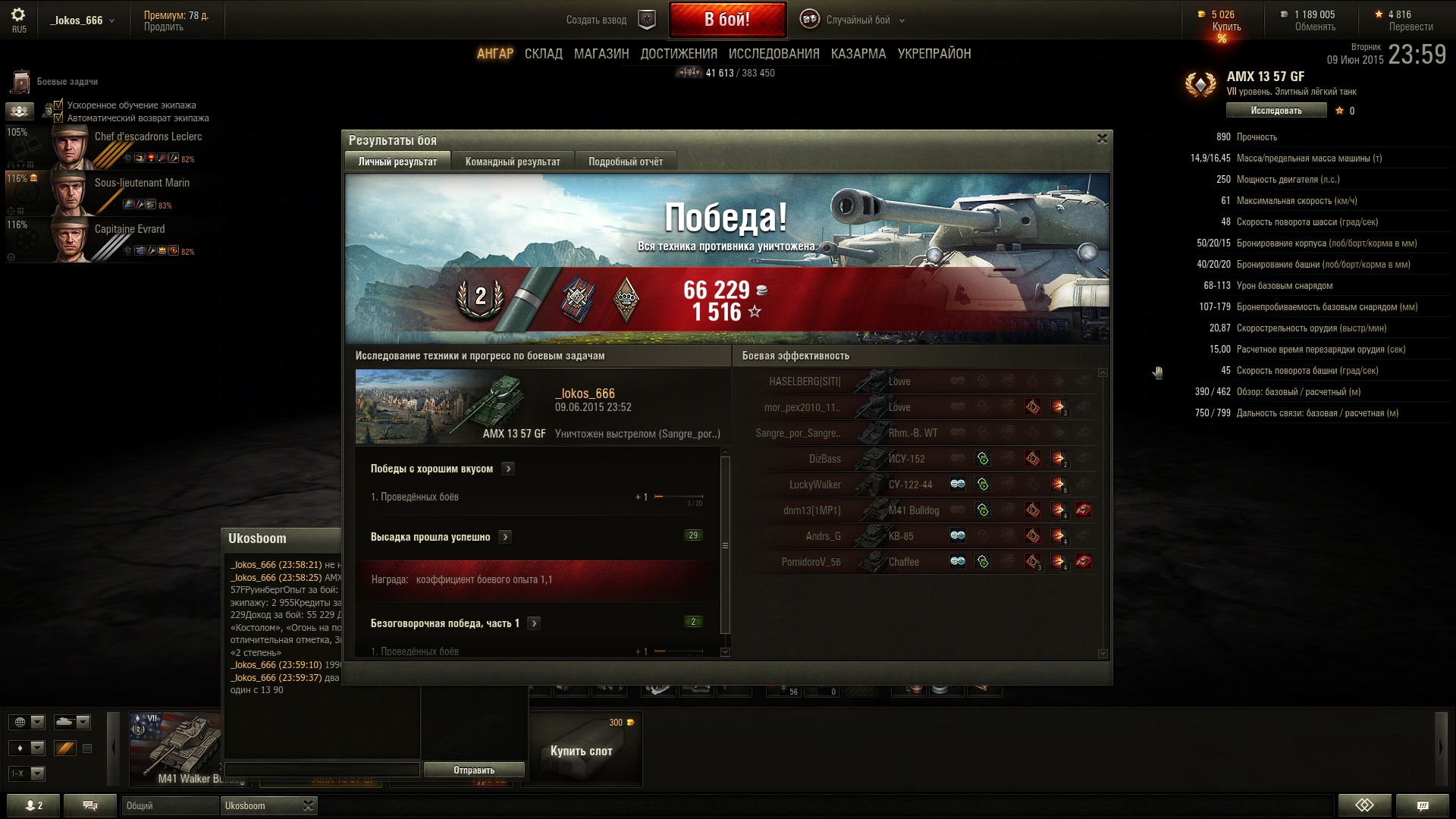Open the Случайный бой battle type dropdown
1456x819 pixels.
point(858,20)
